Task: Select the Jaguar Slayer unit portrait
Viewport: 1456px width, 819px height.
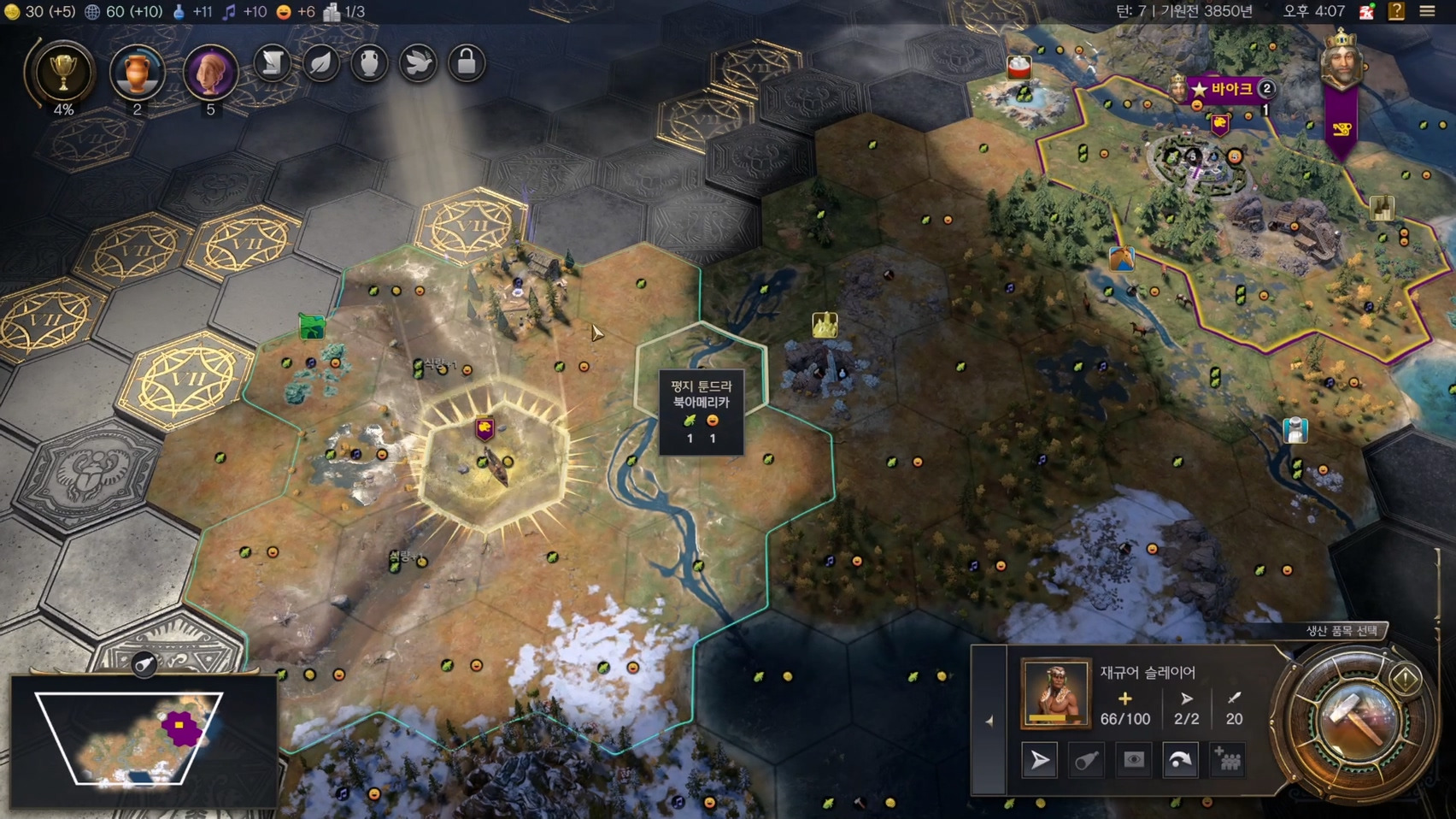Action: 1055,693
